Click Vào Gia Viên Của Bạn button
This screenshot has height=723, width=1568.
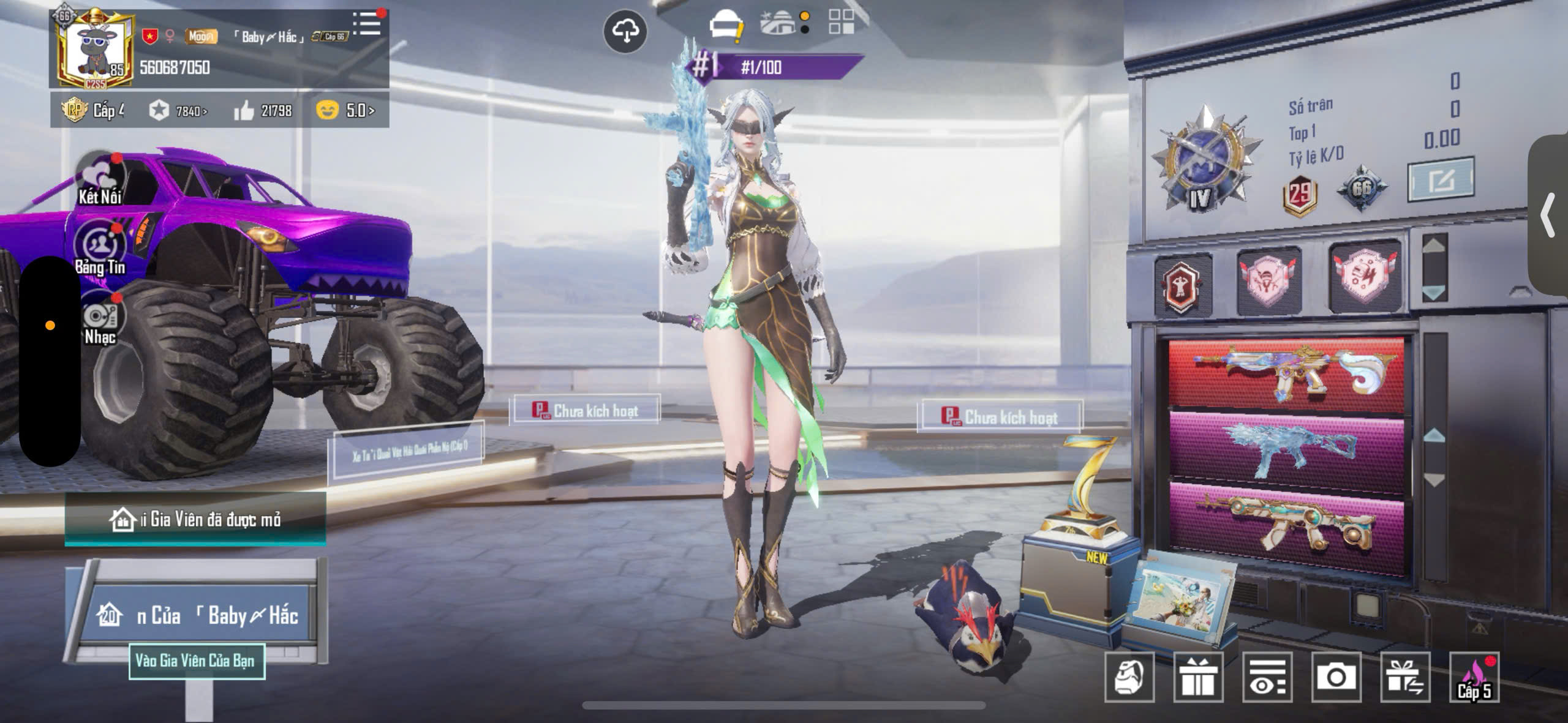(x=196, y=661)
